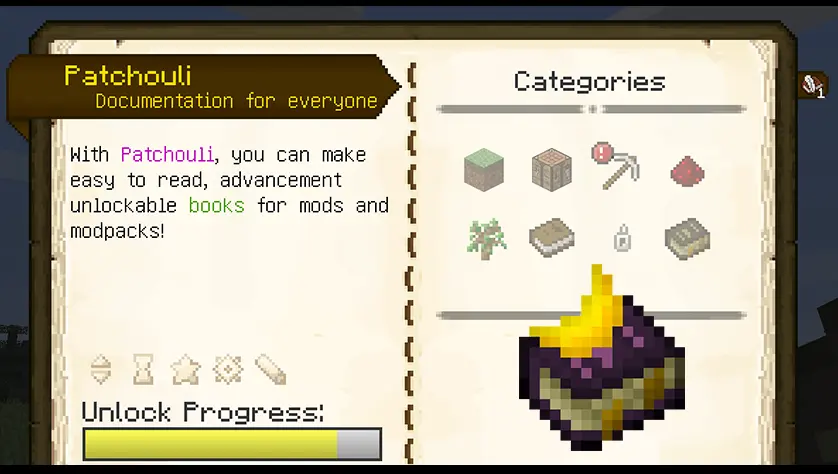
Task: Click the locked padlock category
Action: (x=621, y=239)
